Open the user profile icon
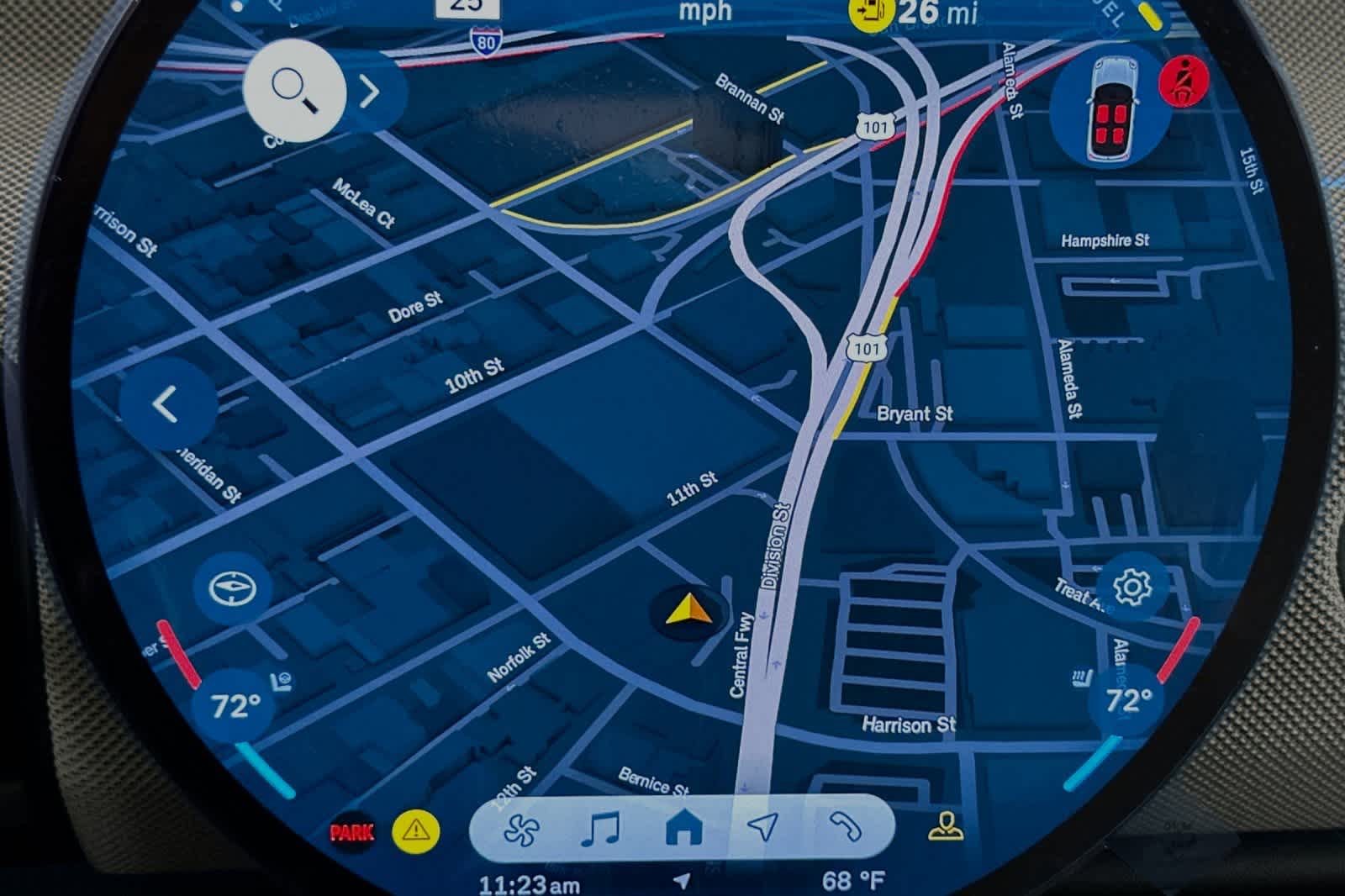The width and height of the screenshot is (1345, 896). (x=947, y=827)
